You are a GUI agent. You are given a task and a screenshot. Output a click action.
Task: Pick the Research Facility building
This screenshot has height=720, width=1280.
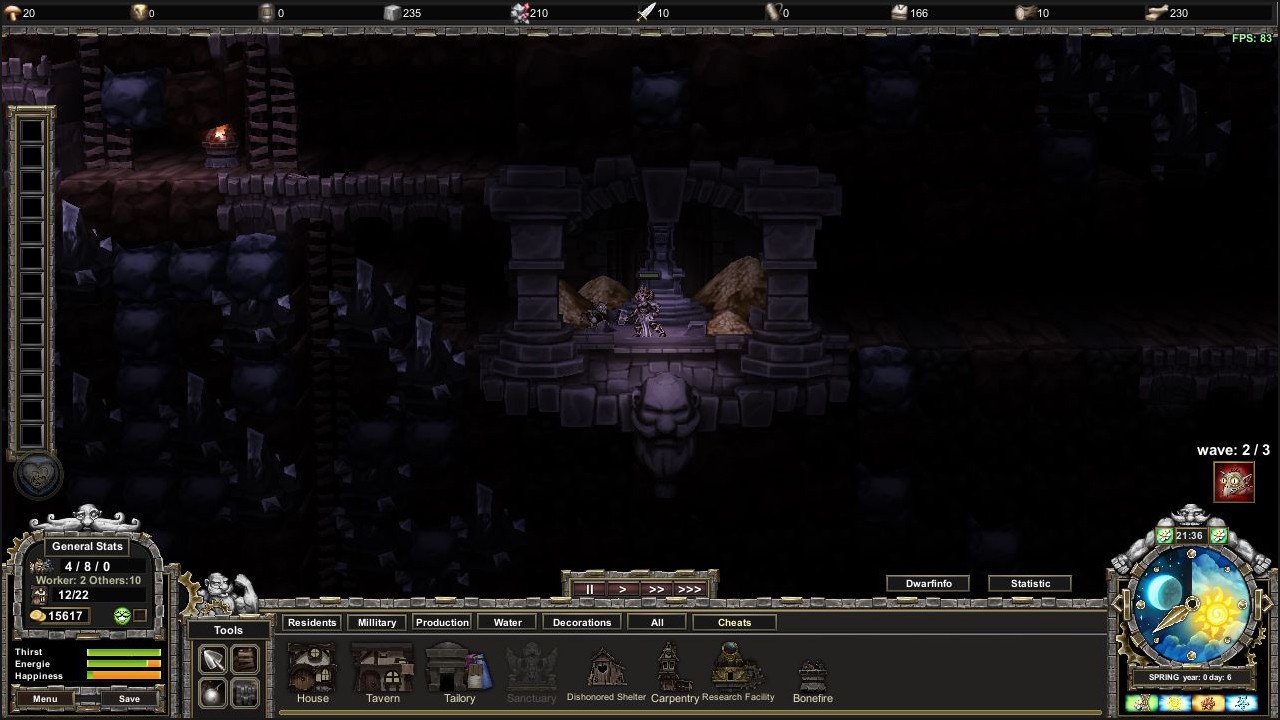[739, 668]
